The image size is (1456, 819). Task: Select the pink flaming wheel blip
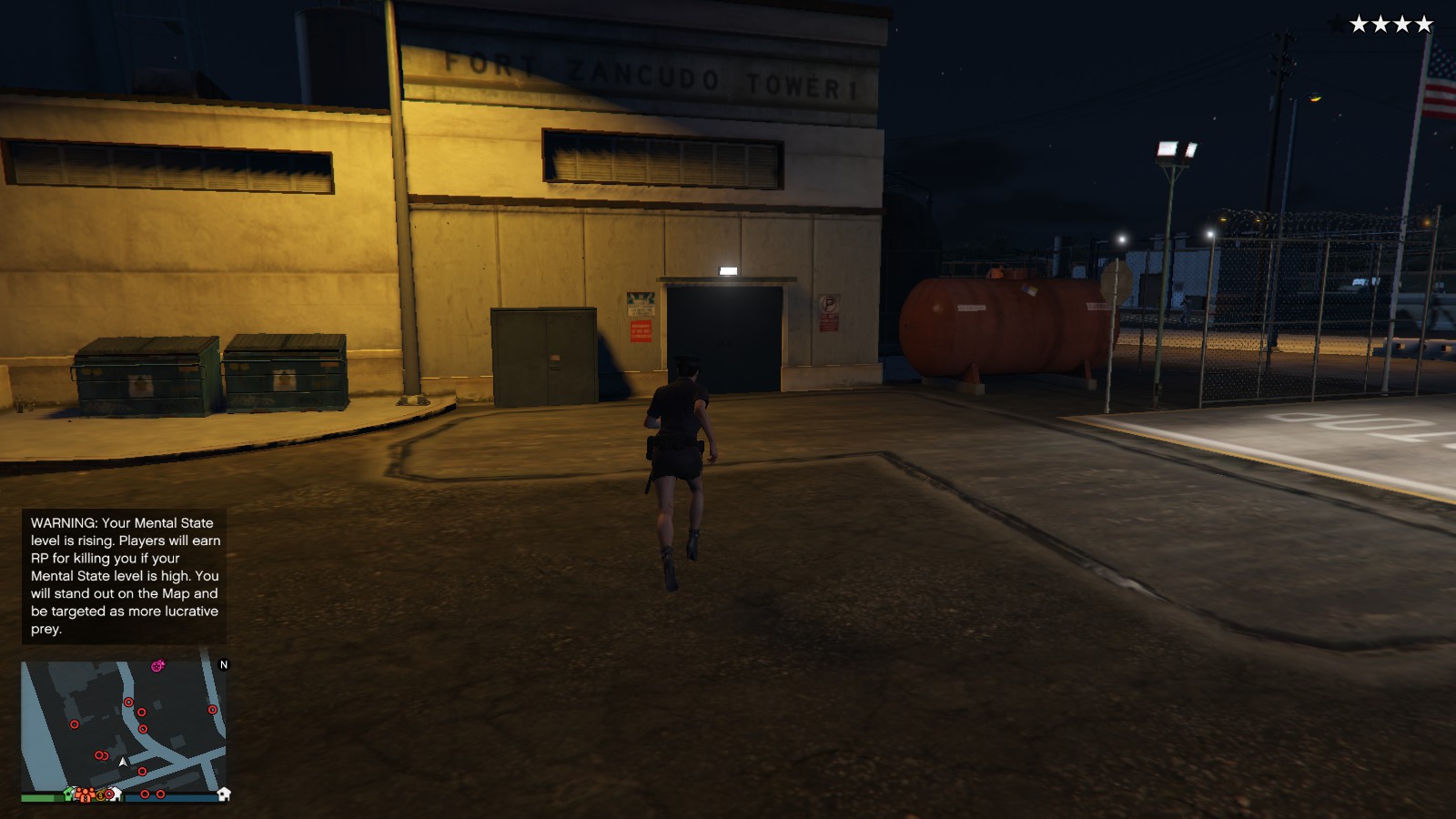coord(157,666)
